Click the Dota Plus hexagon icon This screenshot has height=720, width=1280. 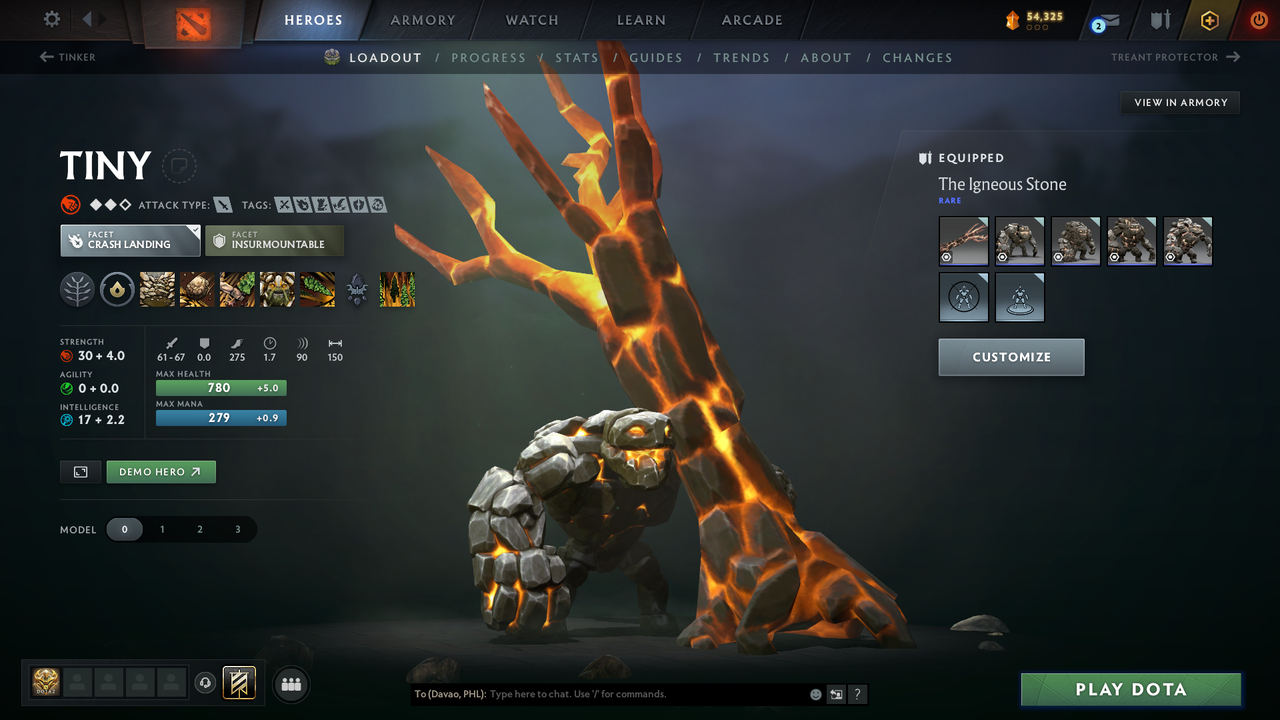point(1209,20)
